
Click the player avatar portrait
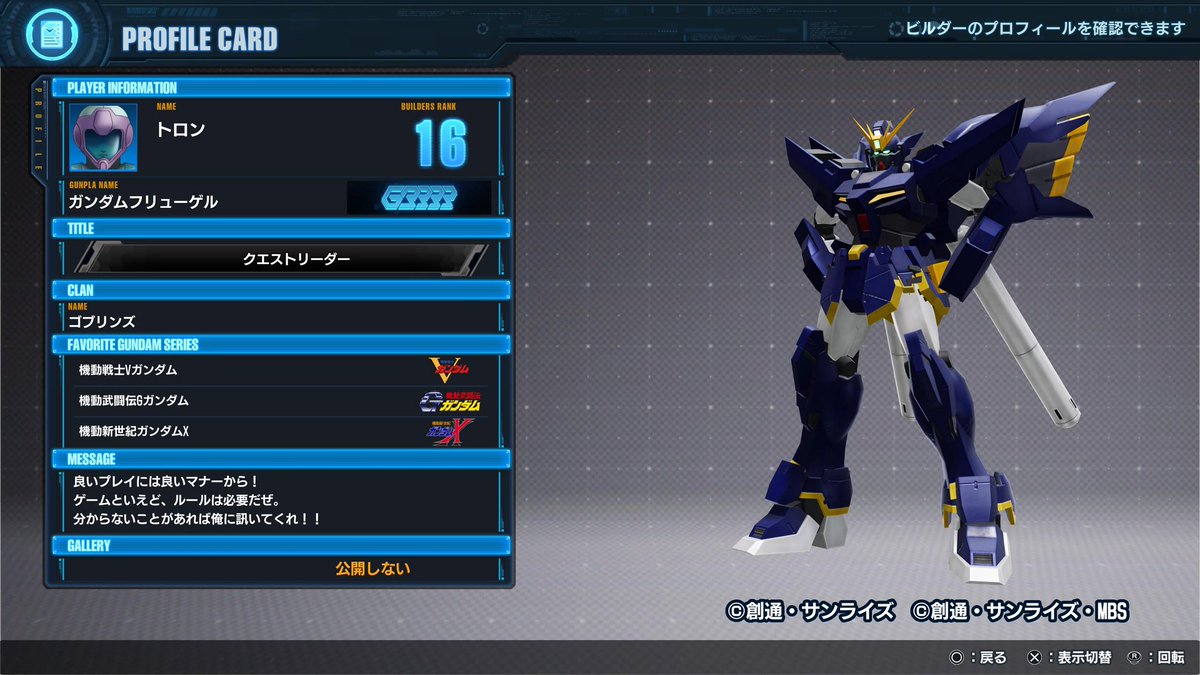103,137
